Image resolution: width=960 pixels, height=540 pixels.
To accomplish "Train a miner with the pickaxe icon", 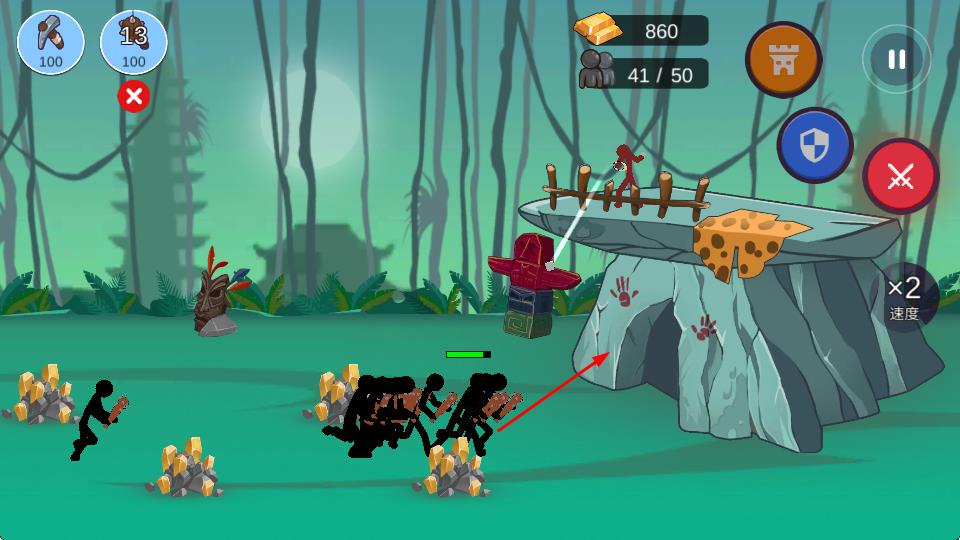I will pos(51,42).
